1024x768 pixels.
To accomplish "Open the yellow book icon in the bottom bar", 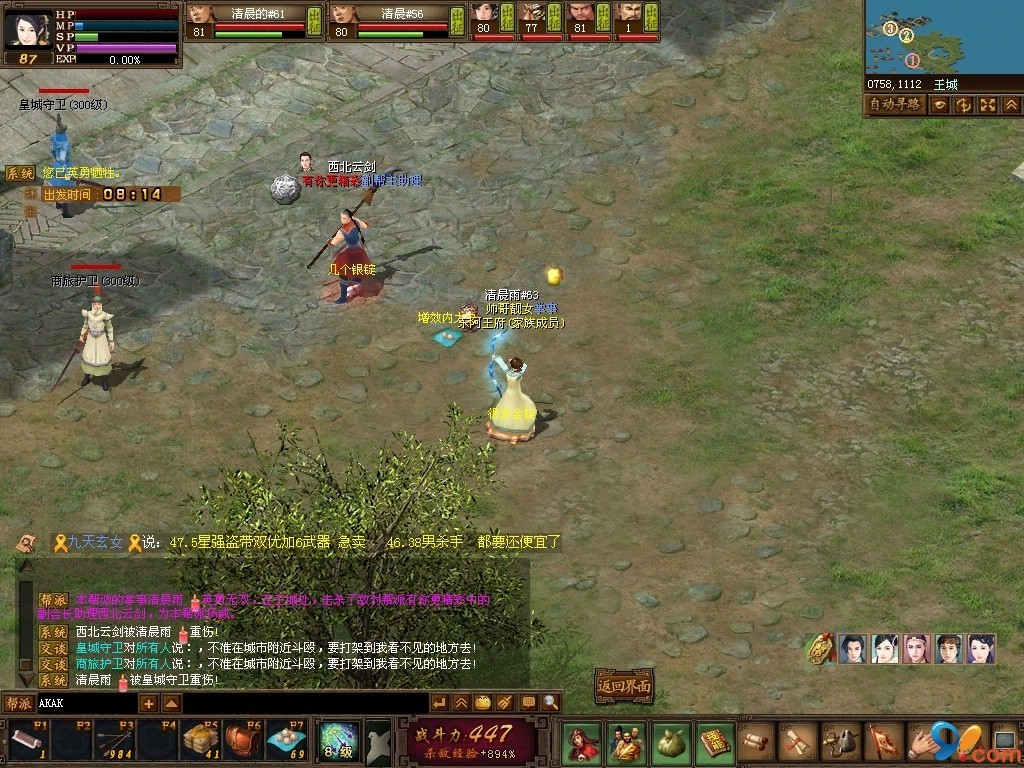I will click(715, 743).
